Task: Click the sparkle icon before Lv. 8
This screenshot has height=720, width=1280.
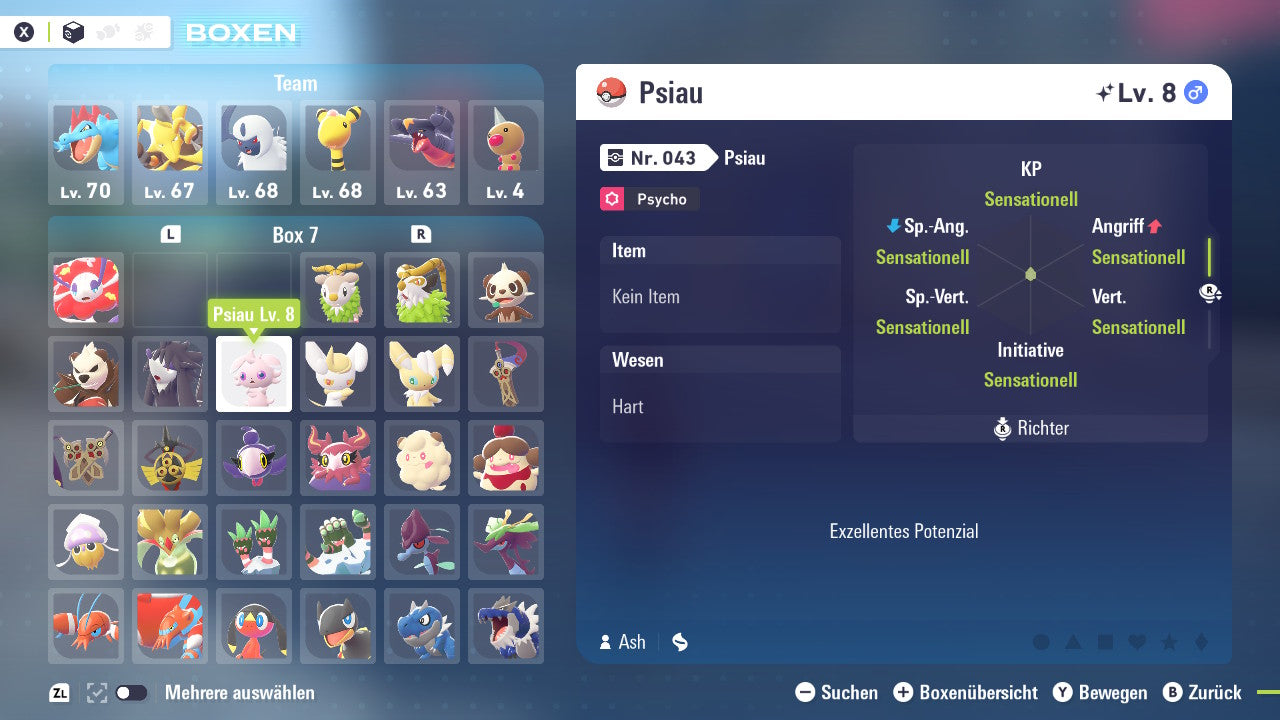Action: pos(1104,90)
